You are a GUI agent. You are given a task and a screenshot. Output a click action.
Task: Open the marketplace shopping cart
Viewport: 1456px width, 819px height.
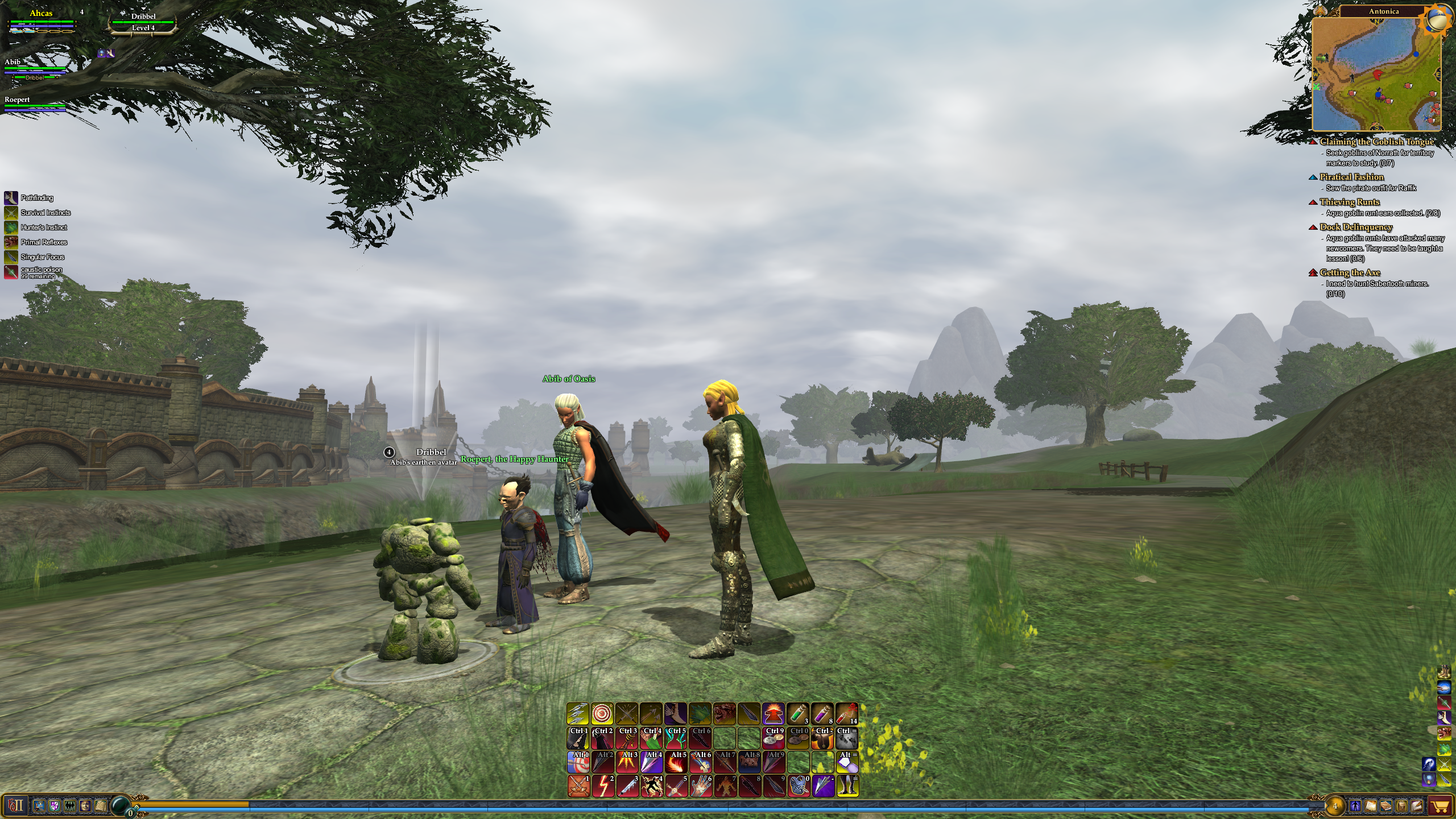click(1440, 806)
